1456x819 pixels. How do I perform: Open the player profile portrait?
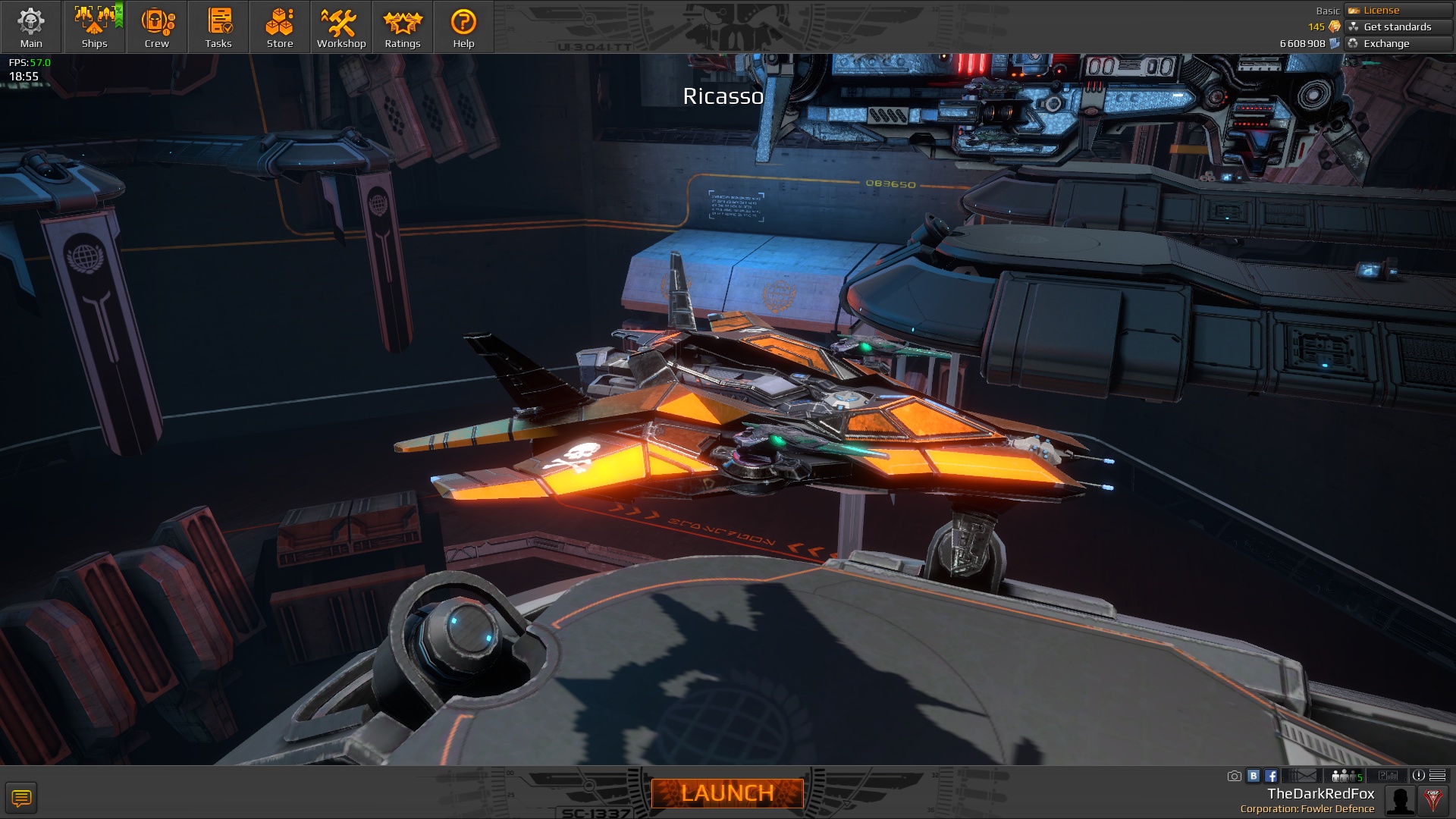(1400, 800)
